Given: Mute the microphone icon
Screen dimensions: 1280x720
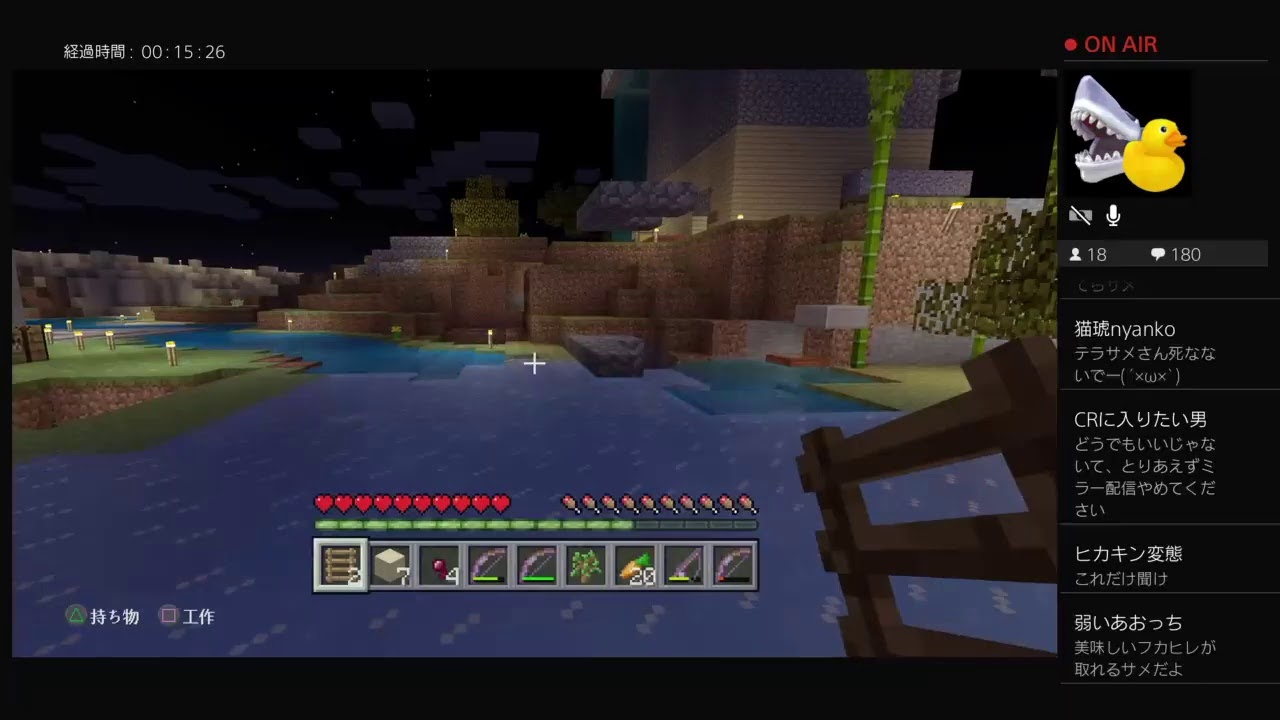Looking at the screenshot, I should [x=1113, y=214].
